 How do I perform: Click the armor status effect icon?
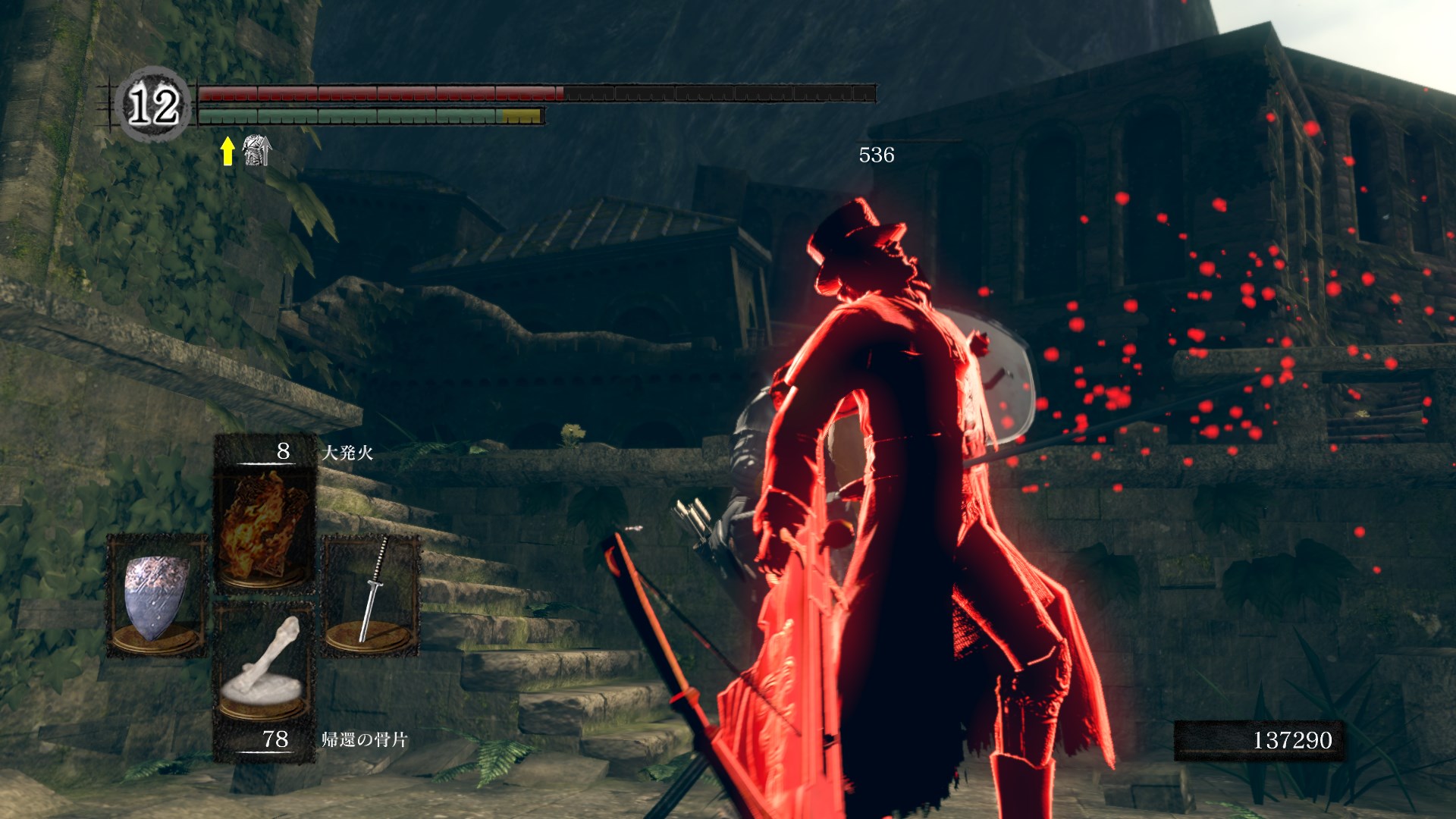pyautogui.click(x=257, y=150)
